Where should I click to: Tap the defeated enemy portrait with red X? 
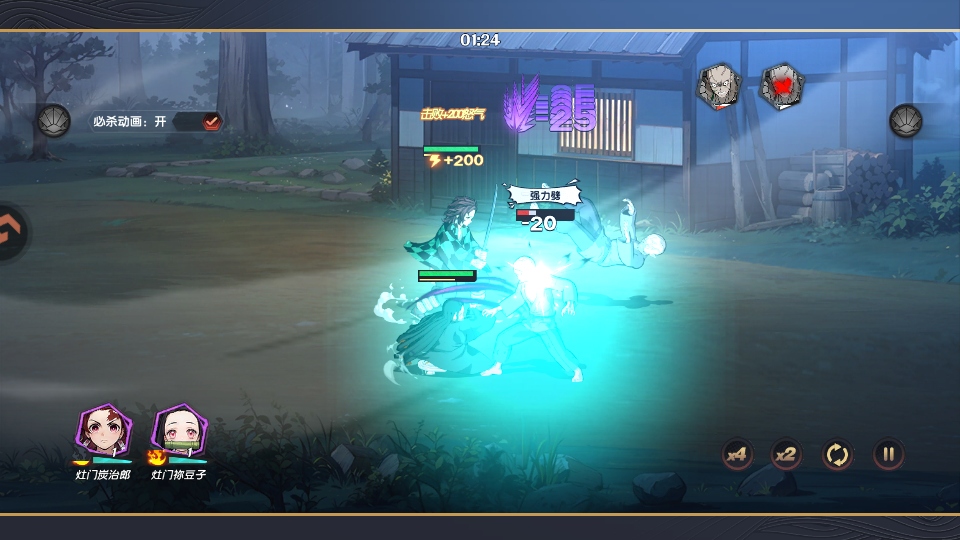pos(781,86)
